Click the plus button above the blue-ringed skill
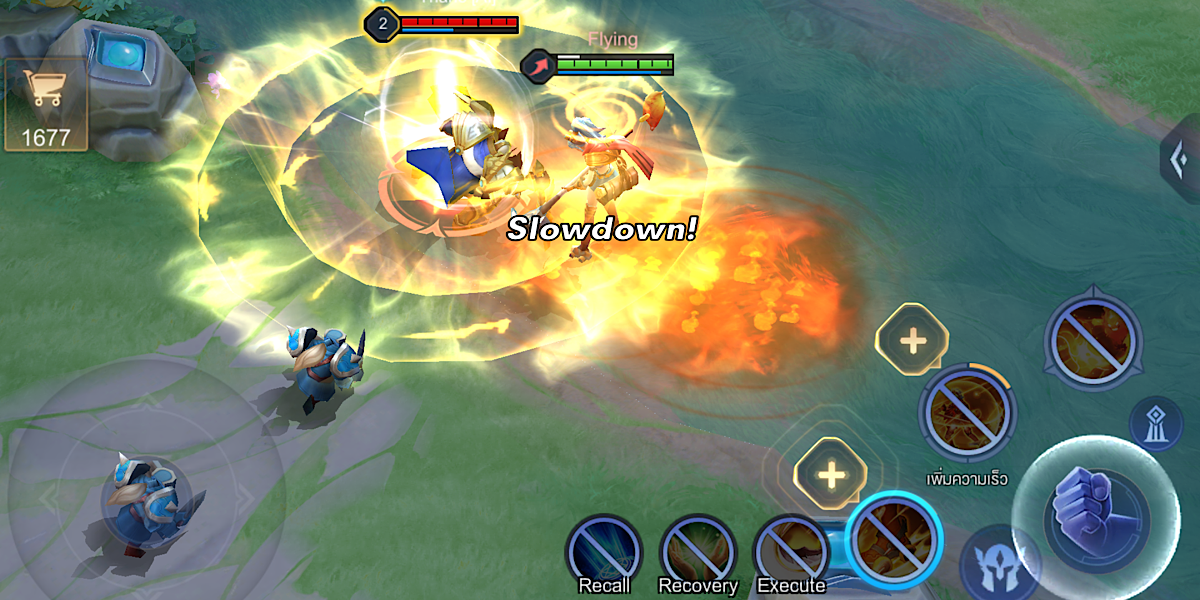 830,474
